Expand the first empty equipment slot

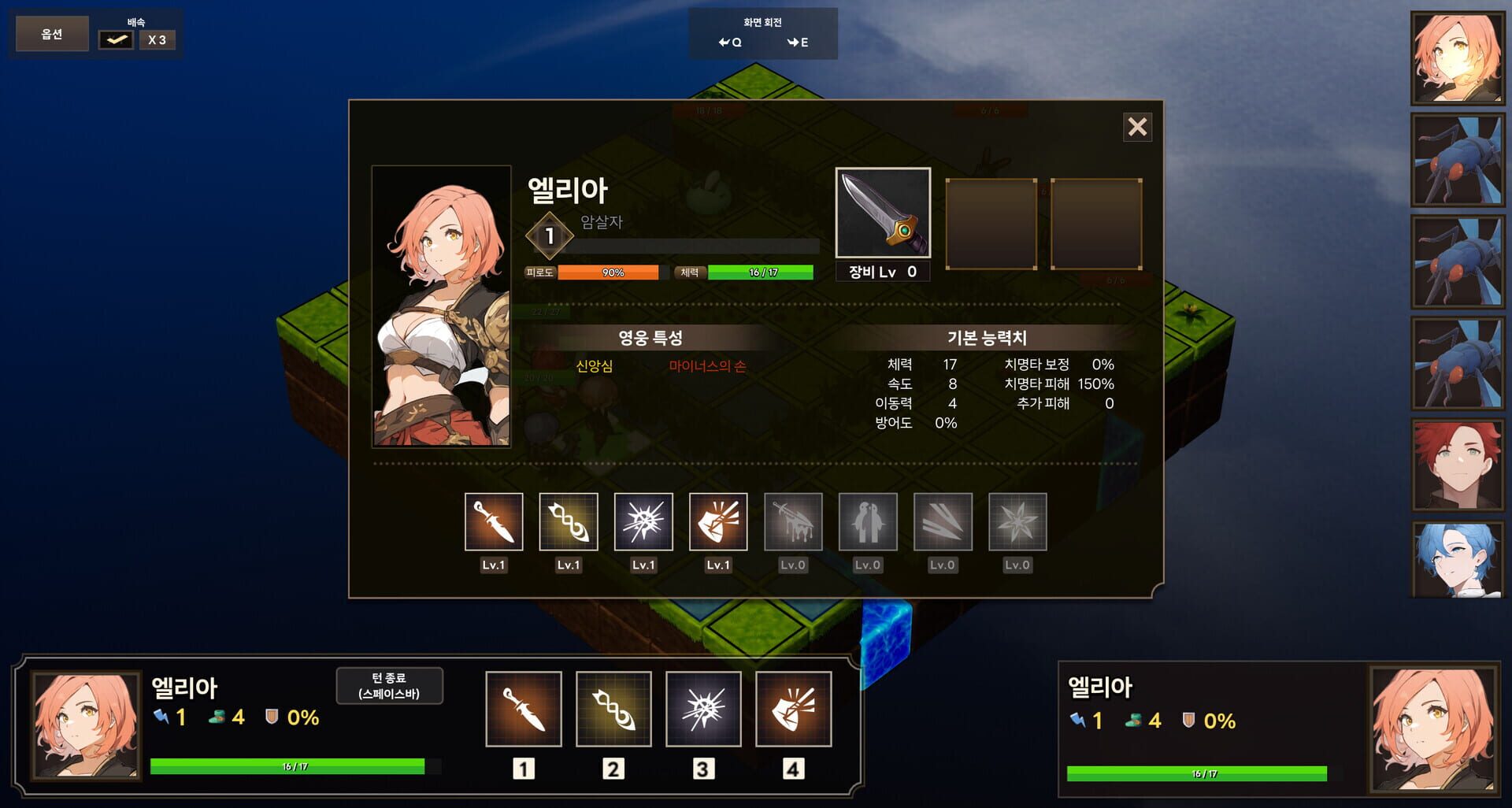(991, 223)
